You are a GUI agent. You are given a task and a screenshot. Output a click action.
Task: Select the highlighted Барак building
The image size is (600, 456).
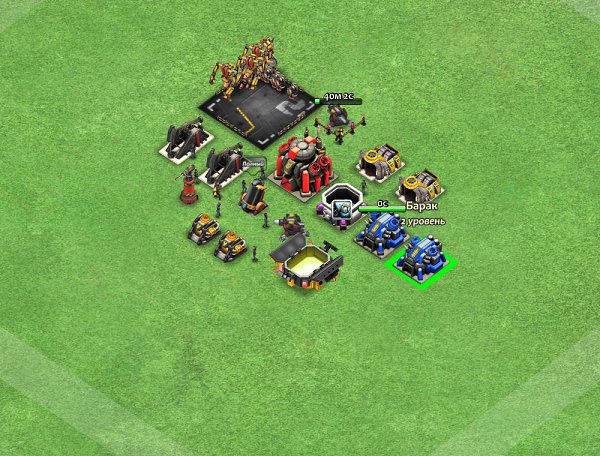[x=422, y=259]
